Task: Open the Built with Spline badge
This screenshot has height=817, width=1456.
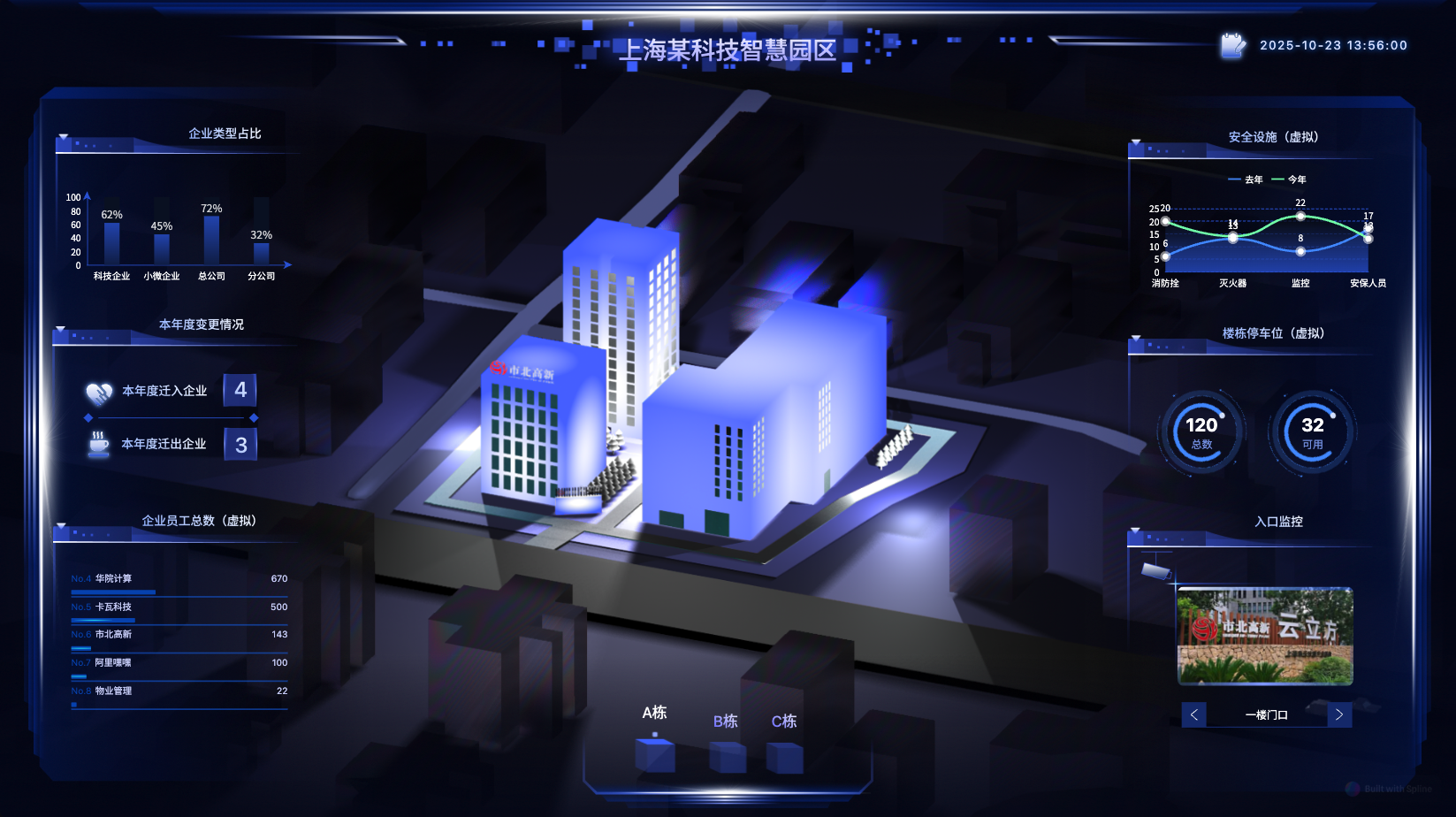Action: tap(1389, 789)
